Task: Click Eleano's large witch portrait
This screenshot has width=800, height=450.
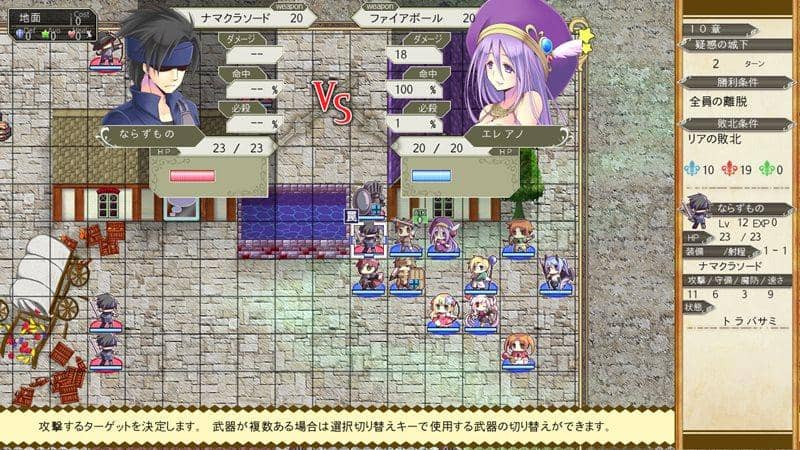Action: [520, 75]
